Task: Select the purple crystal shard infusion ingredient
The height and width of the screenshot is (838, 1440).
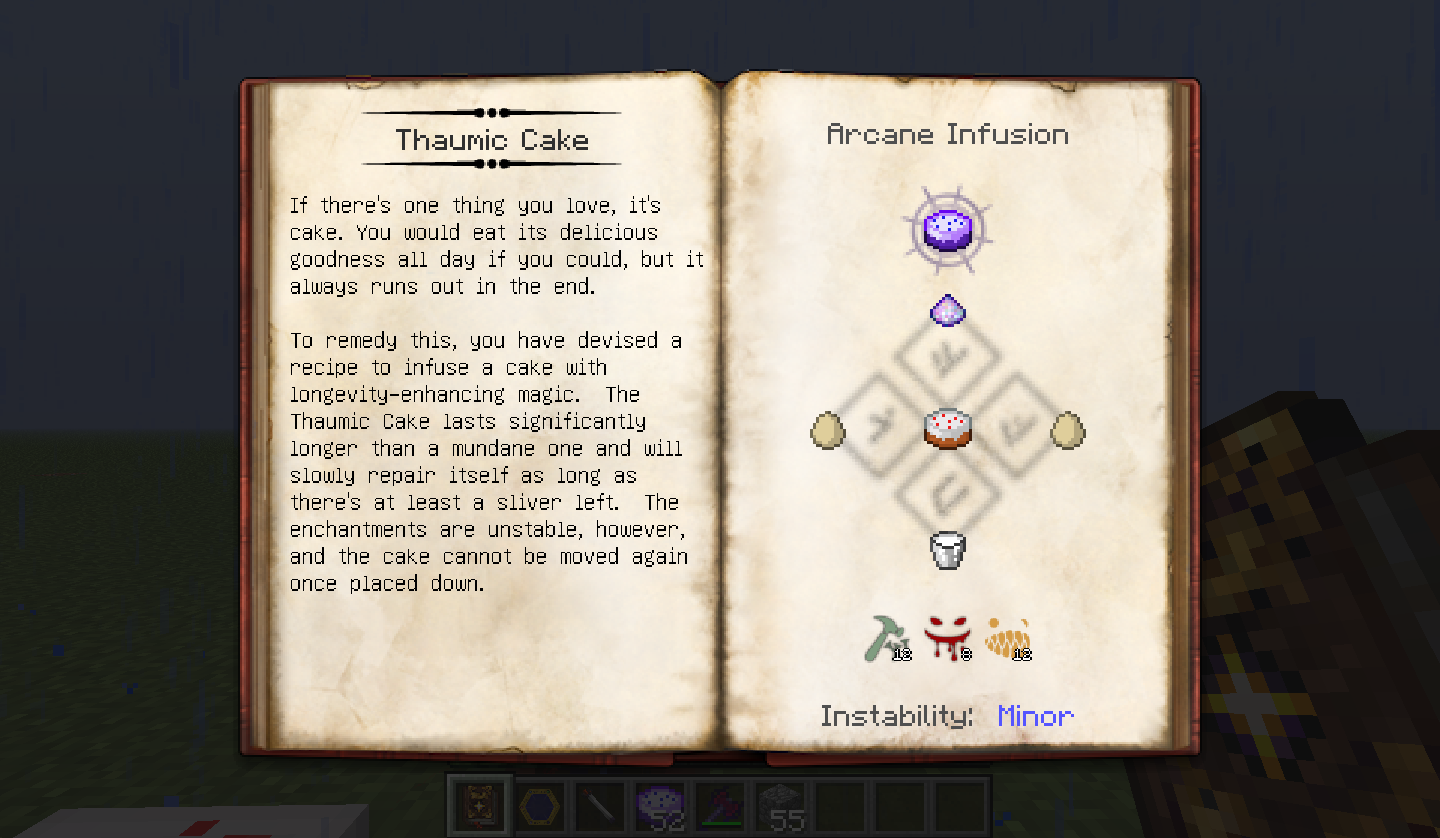Action: pyautogui.click(x=947, y=310)
